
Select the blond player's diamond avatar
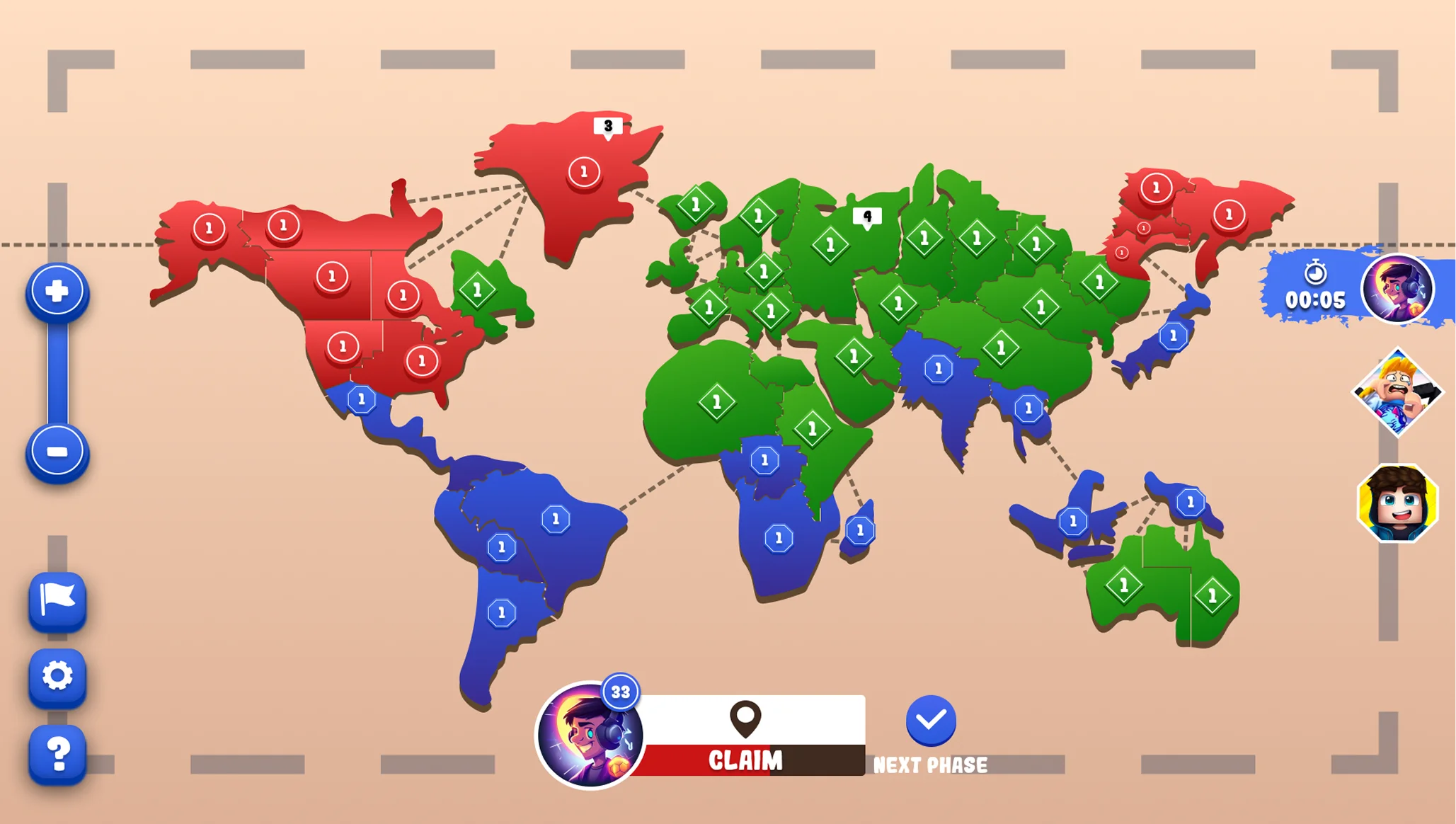tap(1397, 391)
